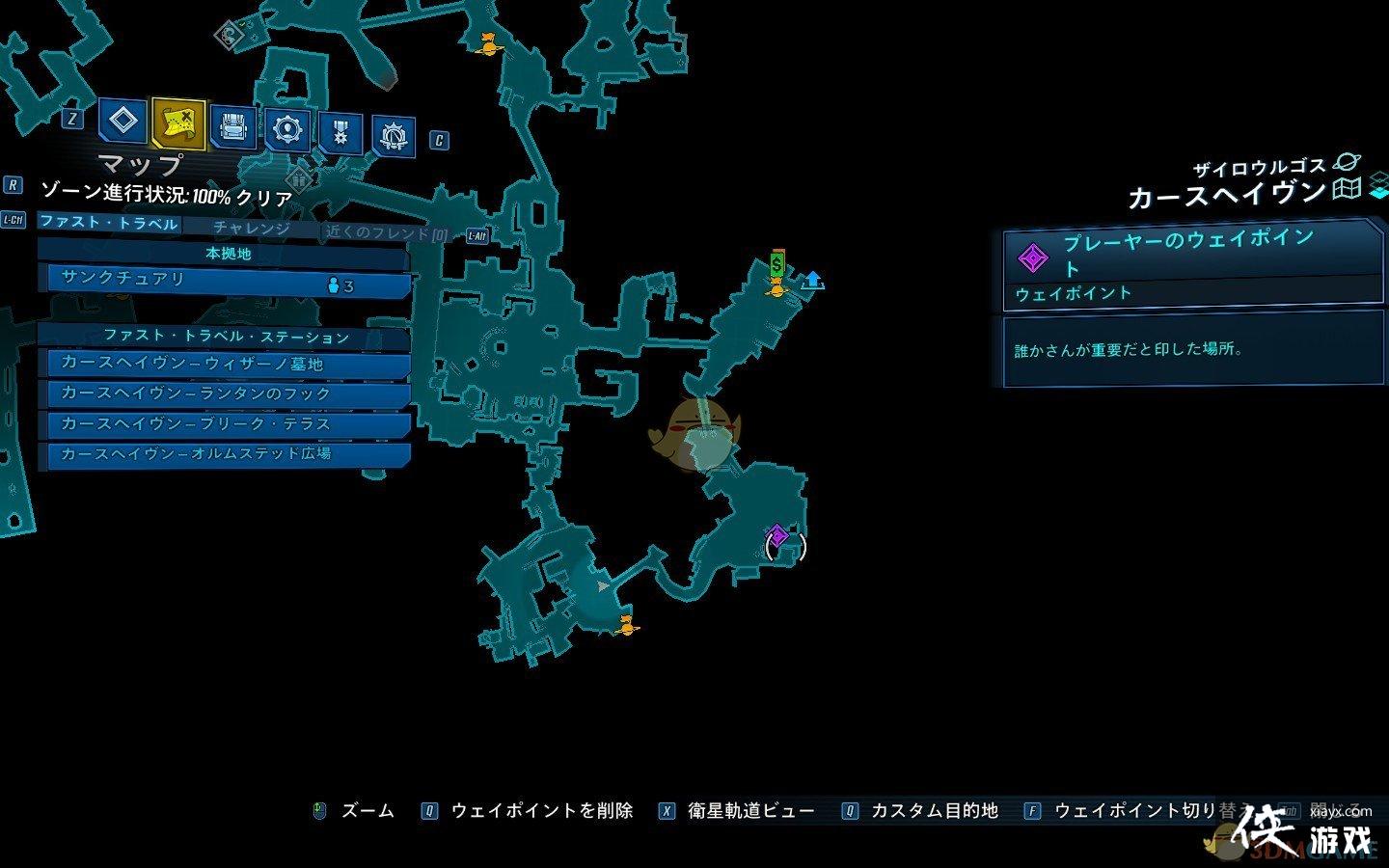Switch to the last tab with the spiked emblem icon

tap(394, 137)
